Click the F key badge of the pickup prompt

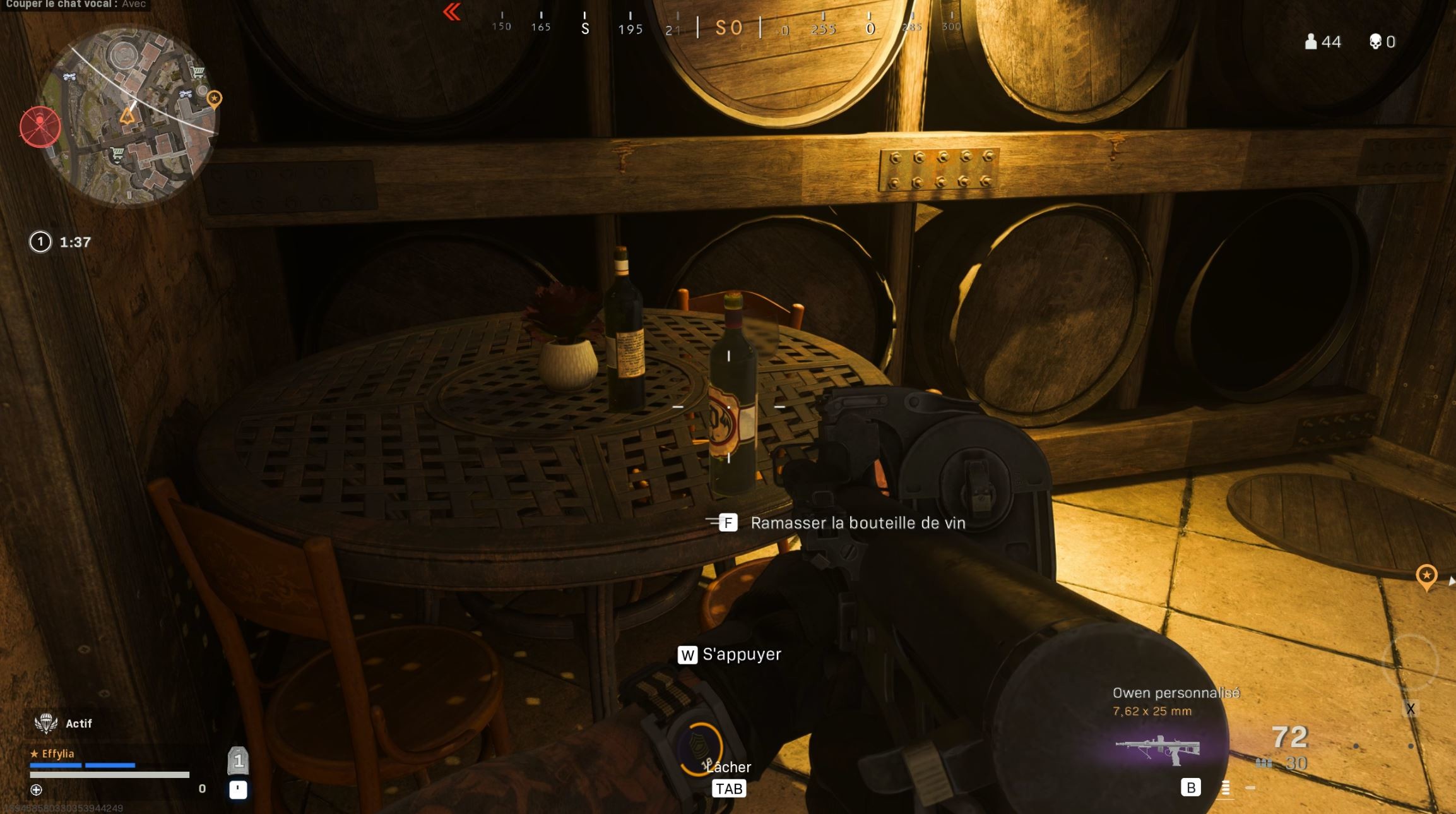tap(729, 523)
